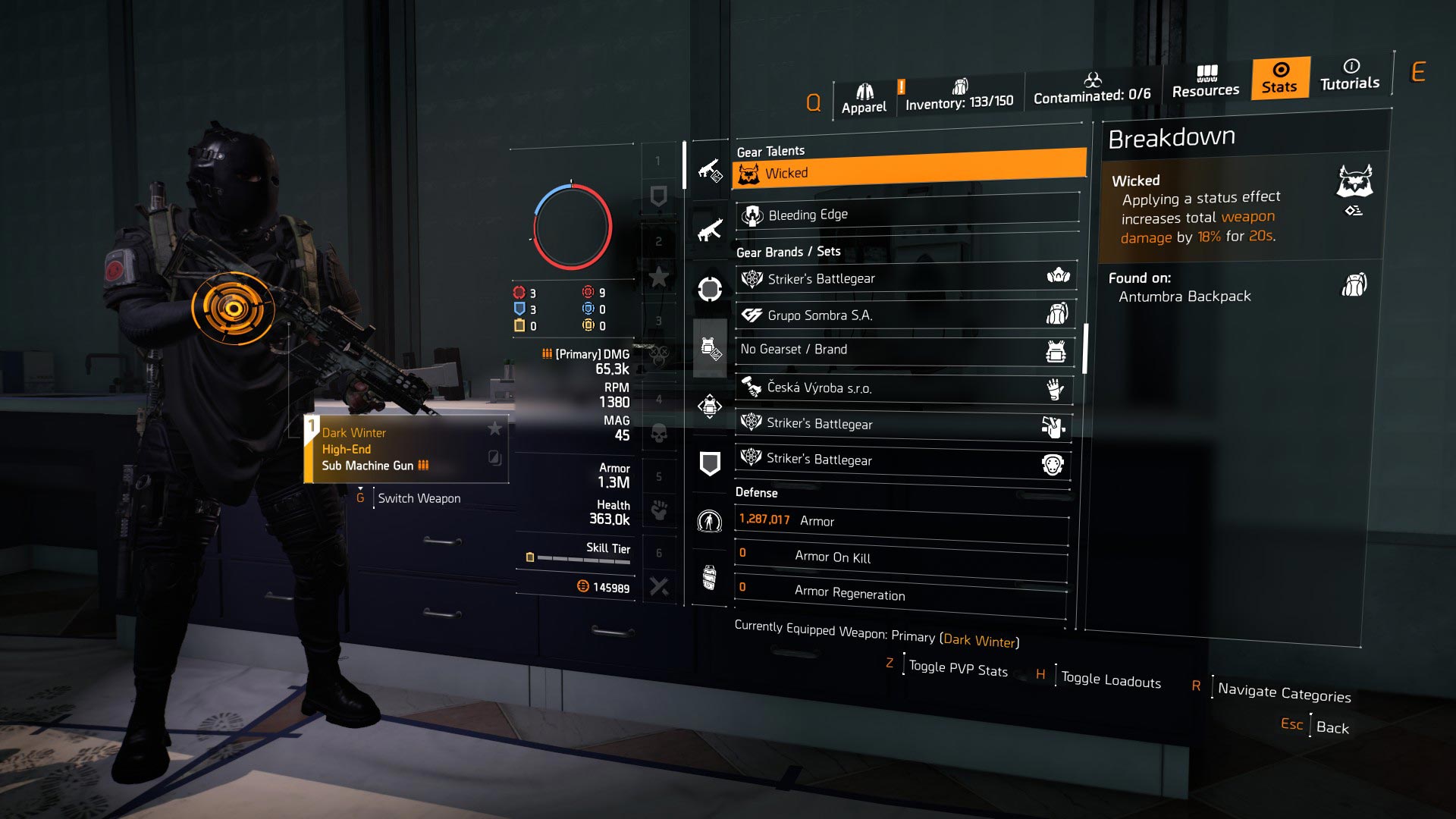
Task: Switch to the Inventory tab
Action: tap(961, 94)
